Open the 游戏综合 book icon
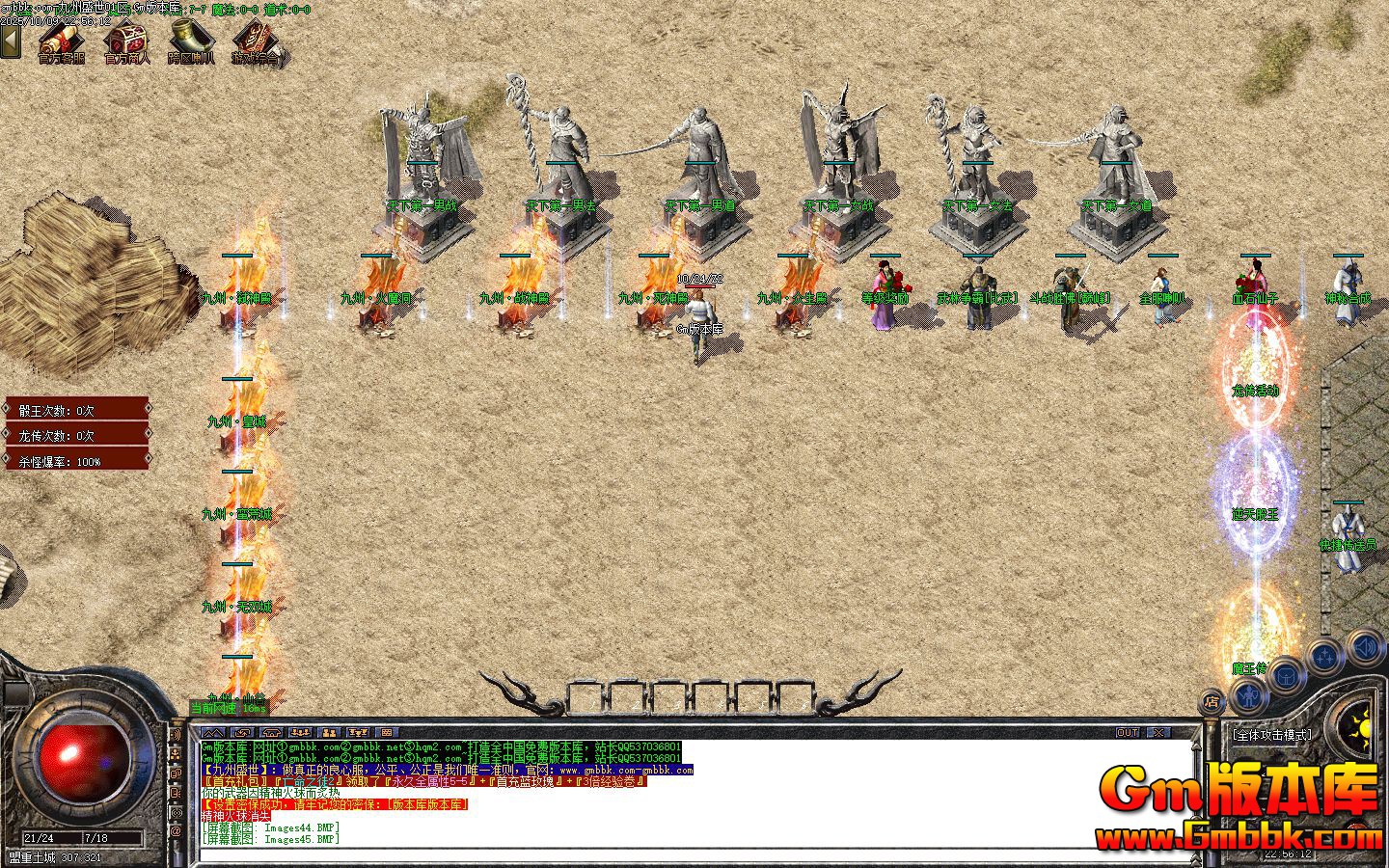The width and height of the screenshot is (1389, 868). 257,41
